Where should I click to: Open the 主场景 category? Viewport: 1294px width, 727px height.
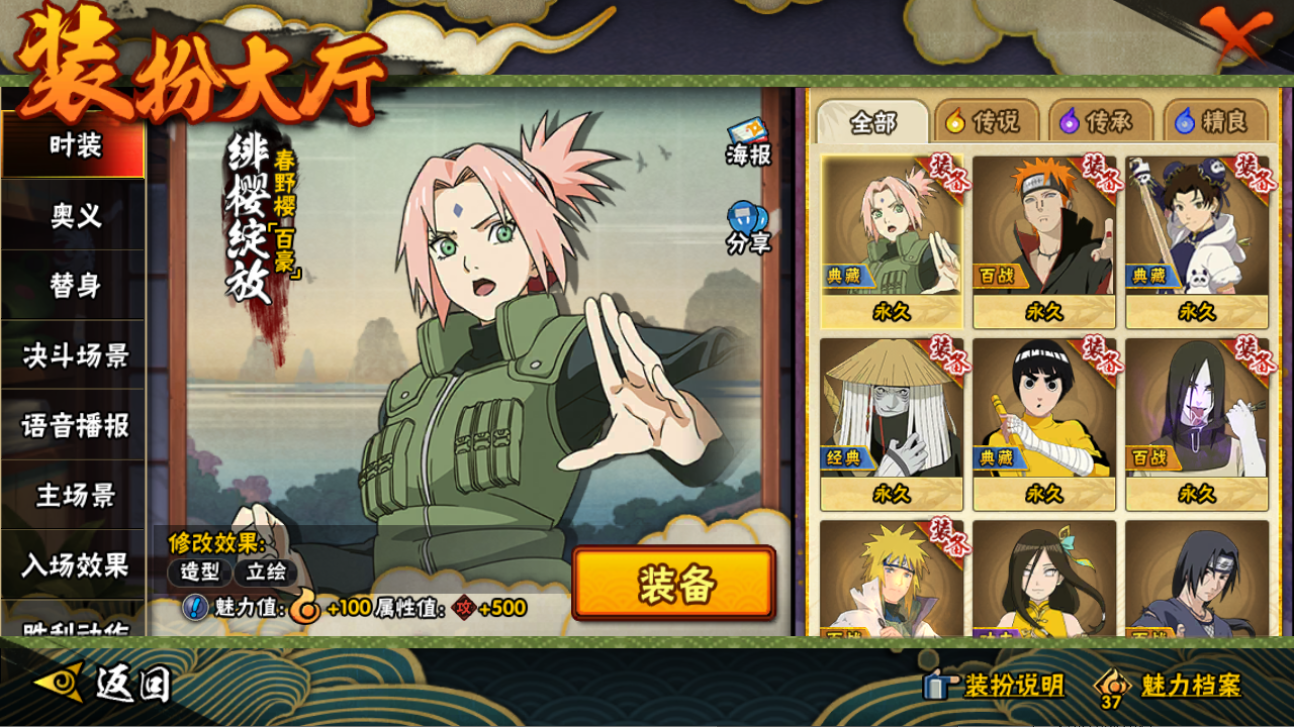pyautogui.click(x=75, y=495)
